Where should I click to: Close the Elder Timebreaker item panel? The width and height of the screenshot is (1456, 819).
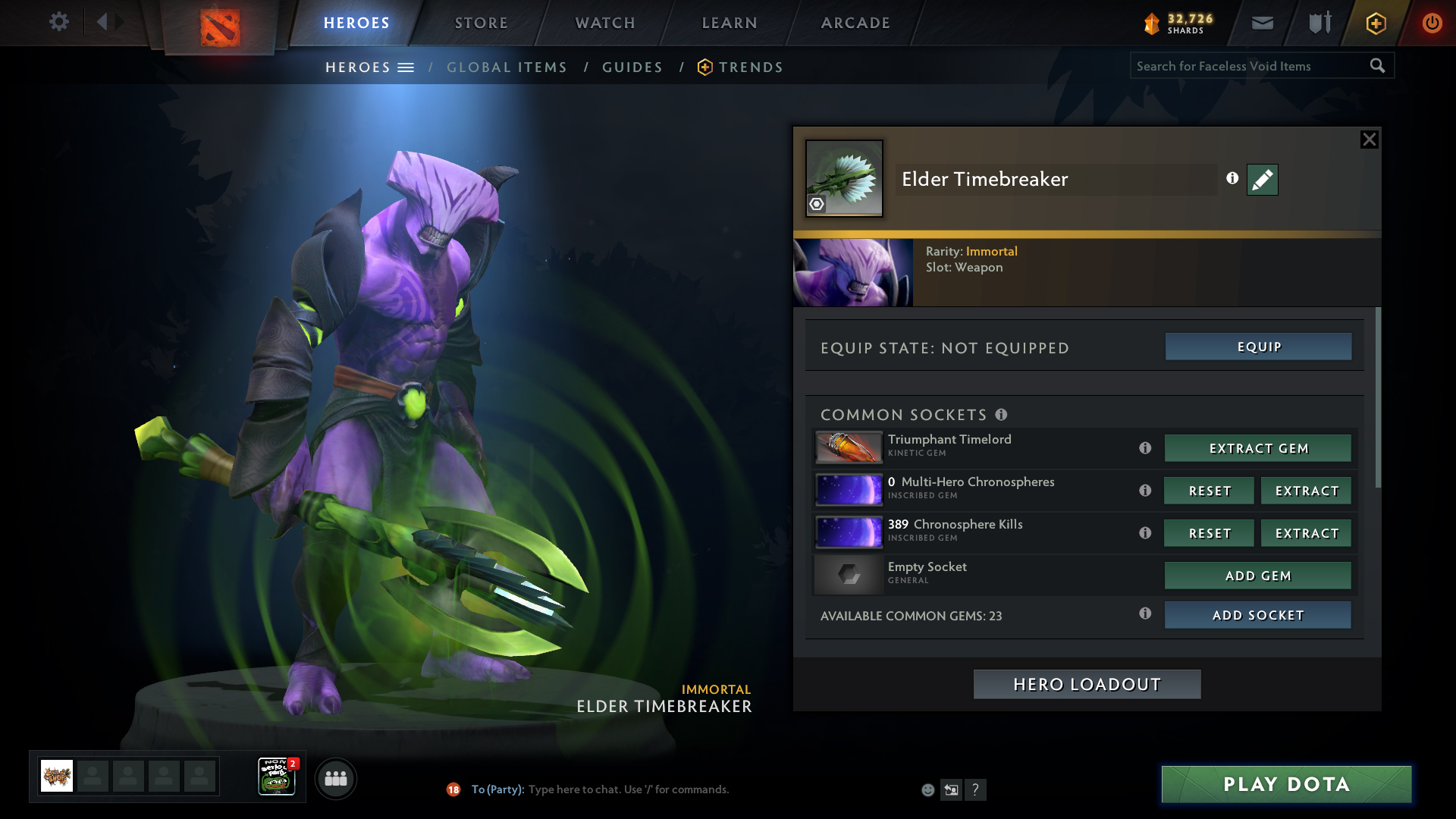click(x=1369, y=140)
